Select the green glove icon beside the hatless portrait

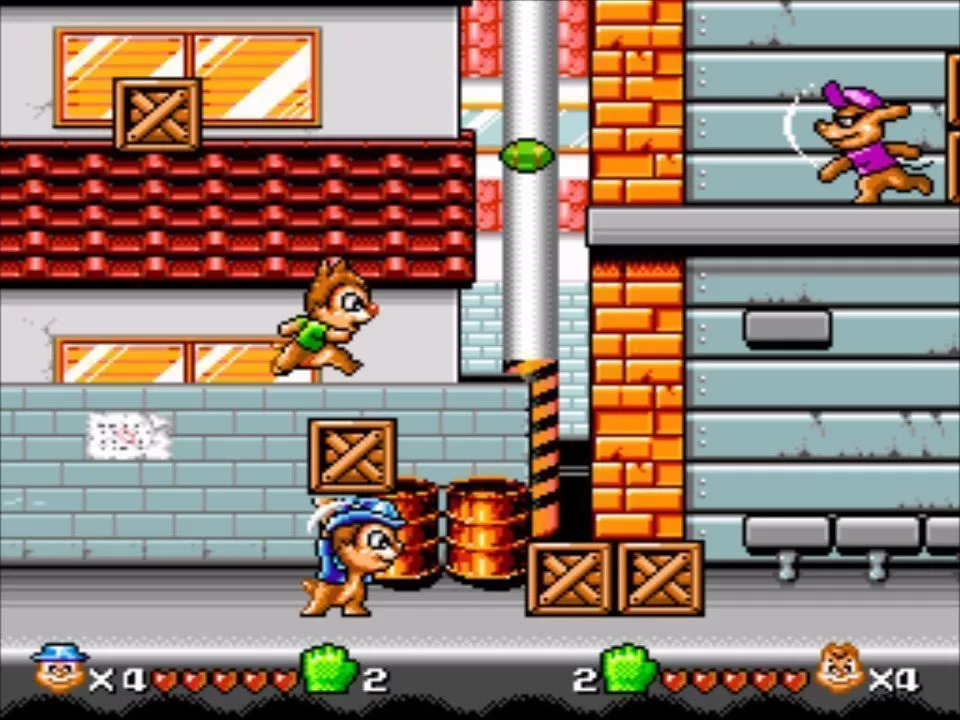click(x=627, y=669)
